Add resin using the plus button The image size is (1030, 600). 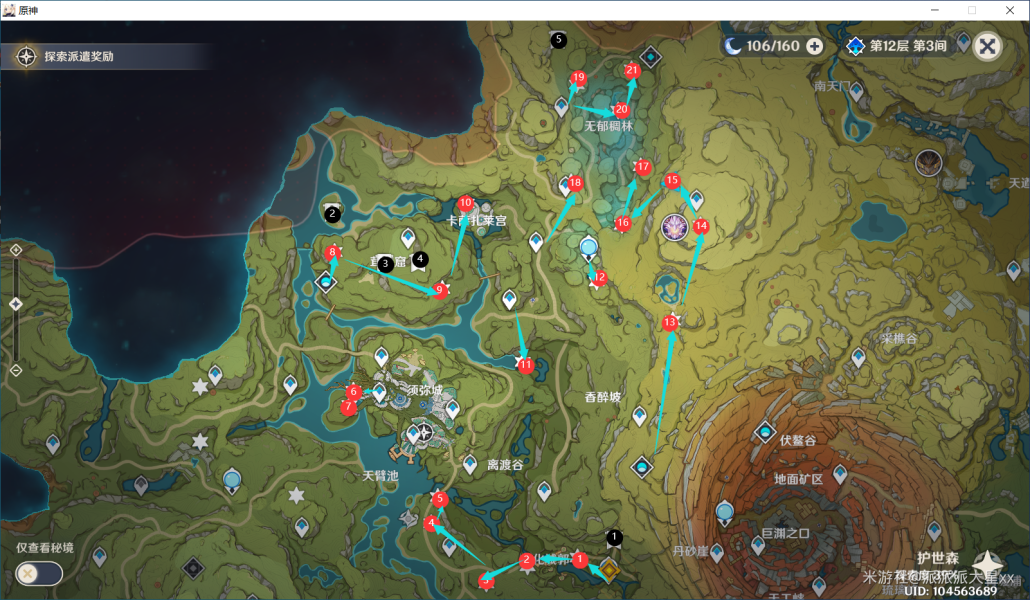814,46
